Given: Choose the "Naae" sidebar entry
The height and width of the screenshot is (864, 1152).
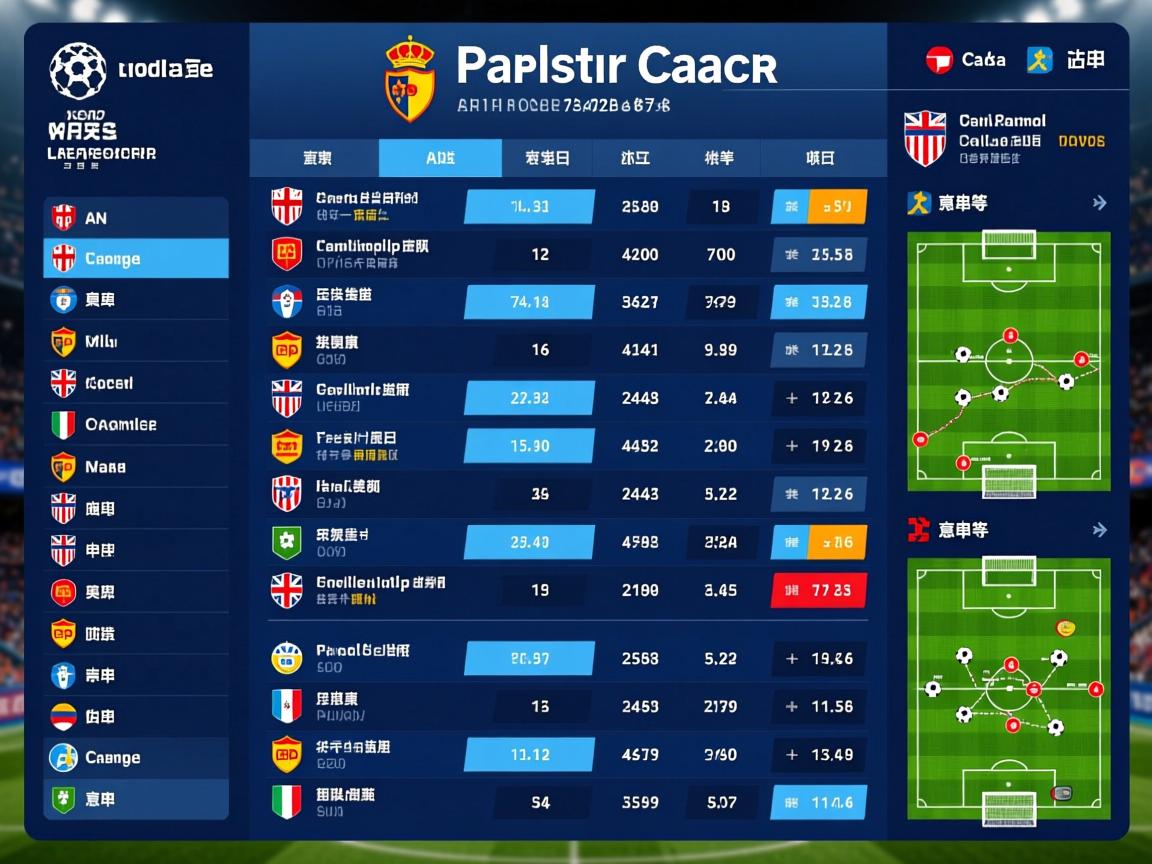Looking at the screenshot, I should 136,467.
